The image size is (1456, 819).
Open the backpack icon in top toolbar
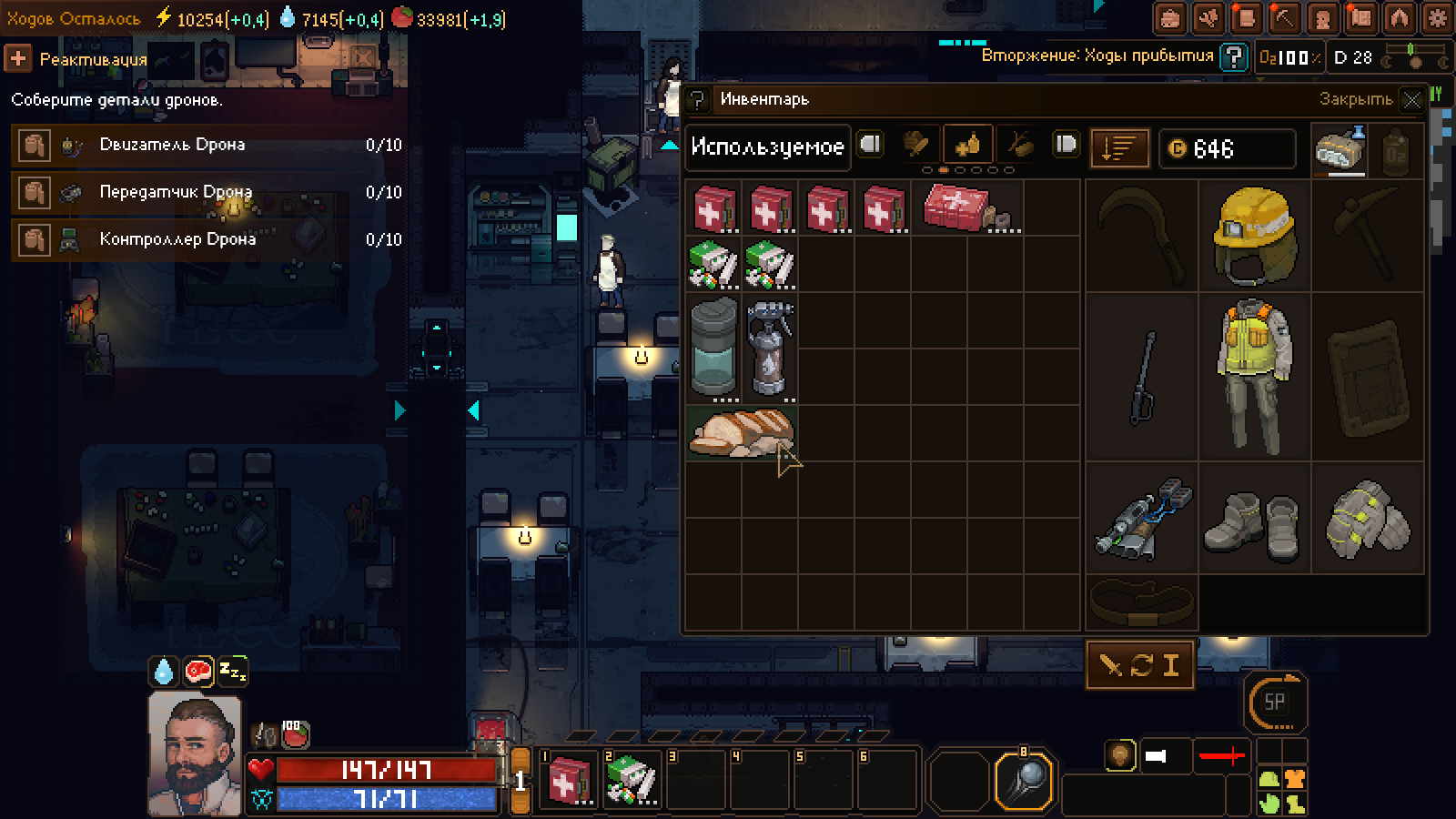point(1170,17)
